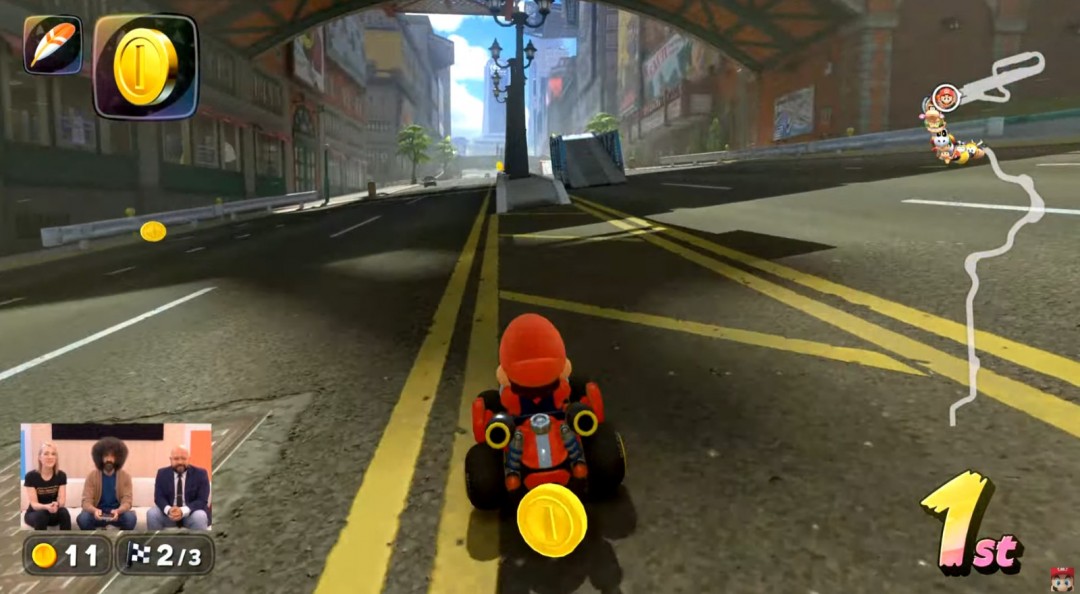Viewport: 1080px width, 594px height.
Task: Click Mario's circled marker on the minimap
Action: [x=945, y=98]
